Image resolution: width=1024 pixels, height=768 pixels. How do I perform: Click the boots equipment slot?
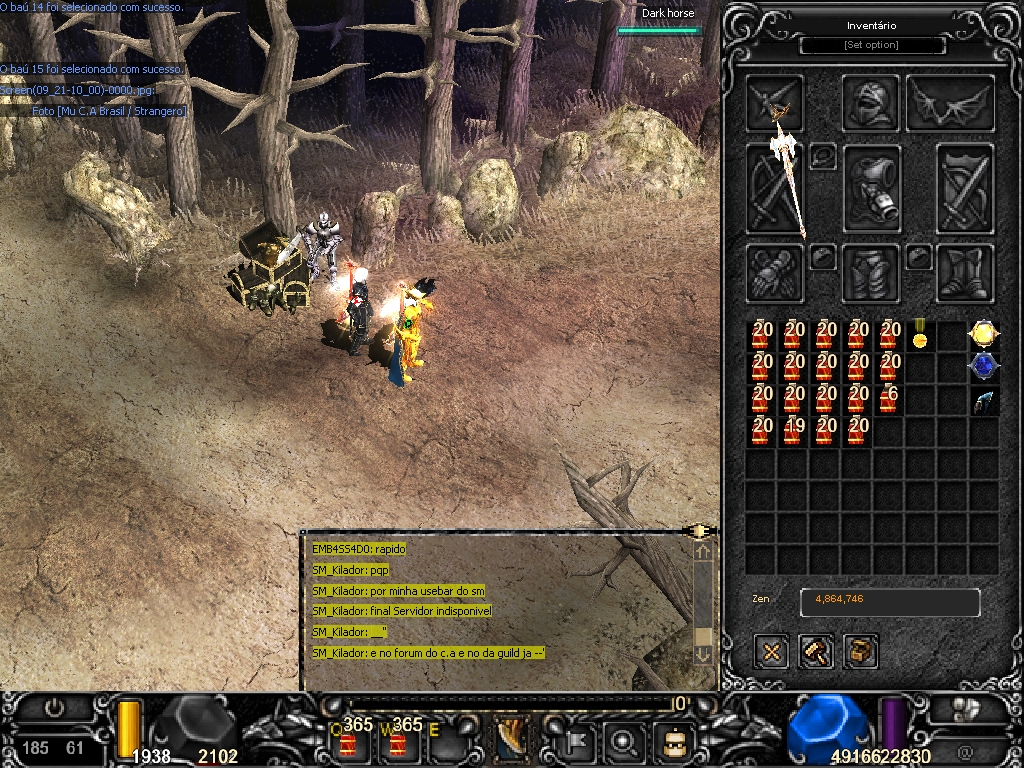[x=965, y=272]
